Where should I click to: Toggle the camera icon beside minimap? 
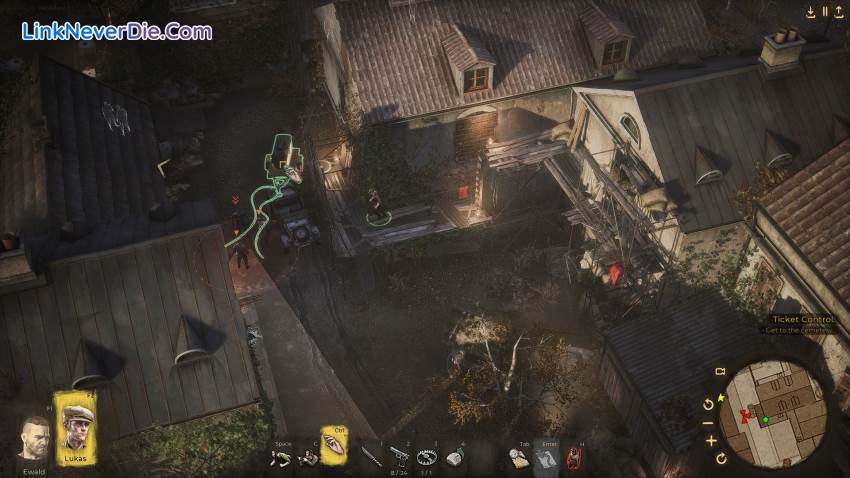point(719,372)
